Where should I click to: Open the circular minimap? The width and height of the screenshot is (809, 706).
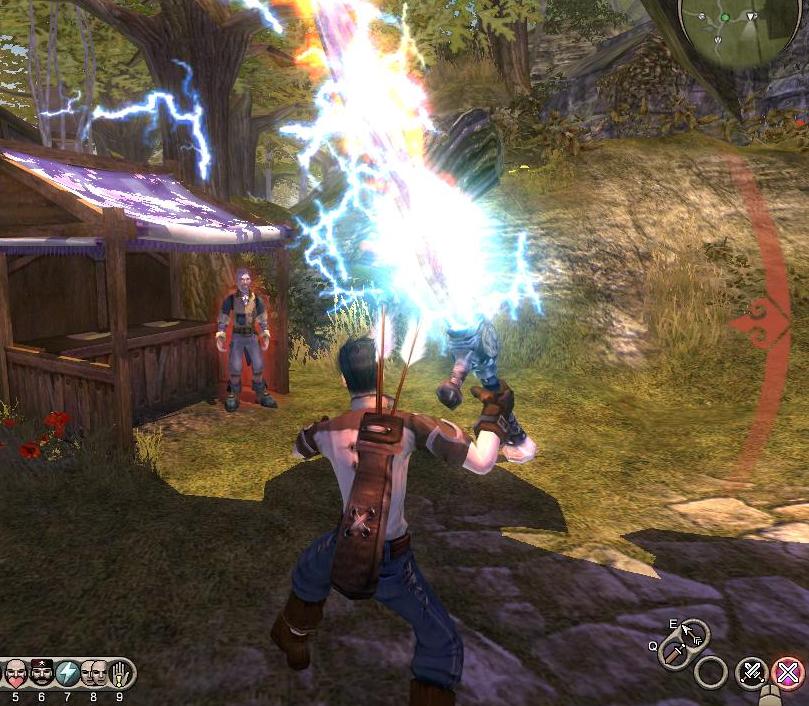coord(740,28)
